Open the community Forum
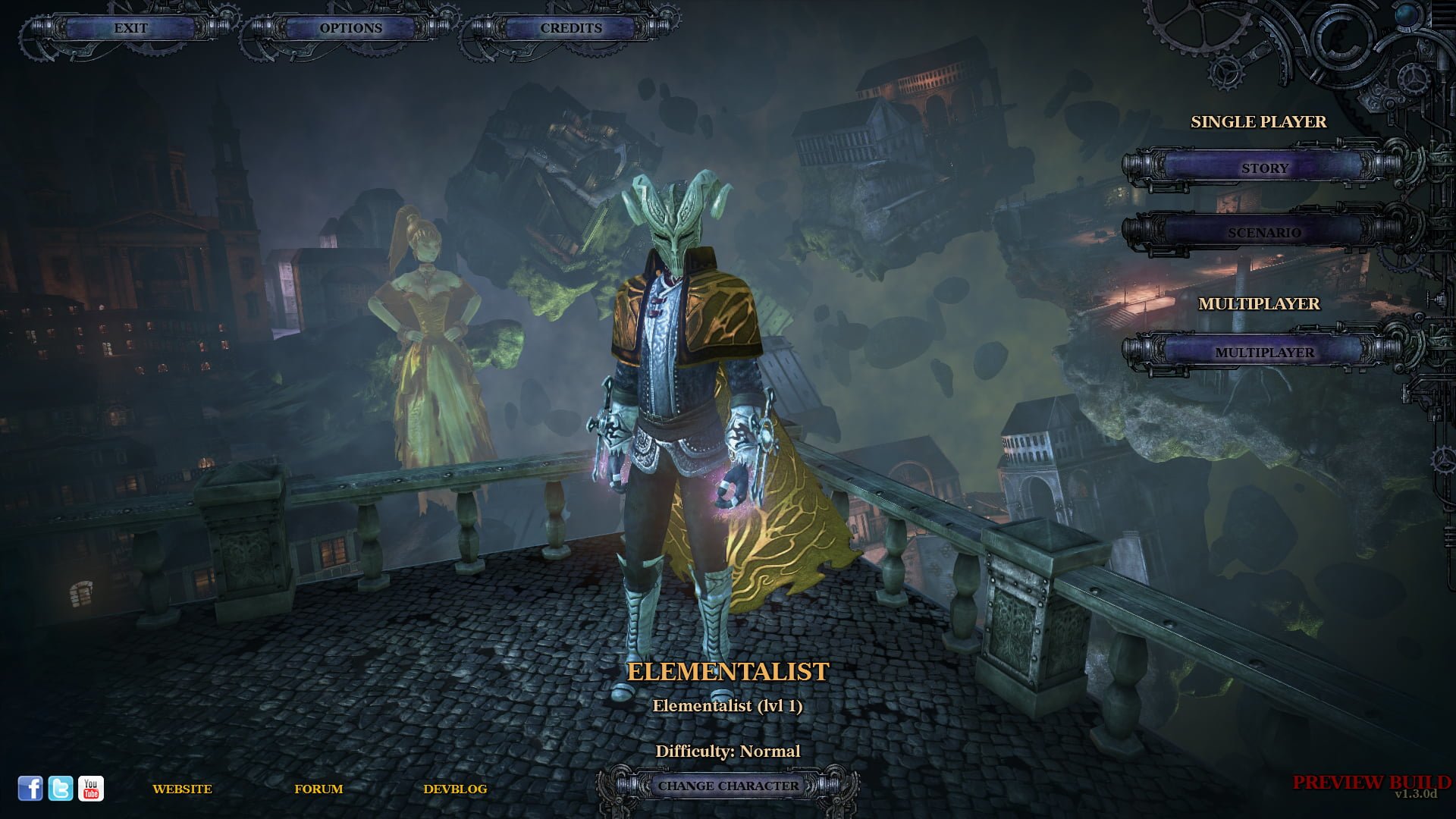The image size is (1456, 819). pyautogui.click(x=318, y=789)
